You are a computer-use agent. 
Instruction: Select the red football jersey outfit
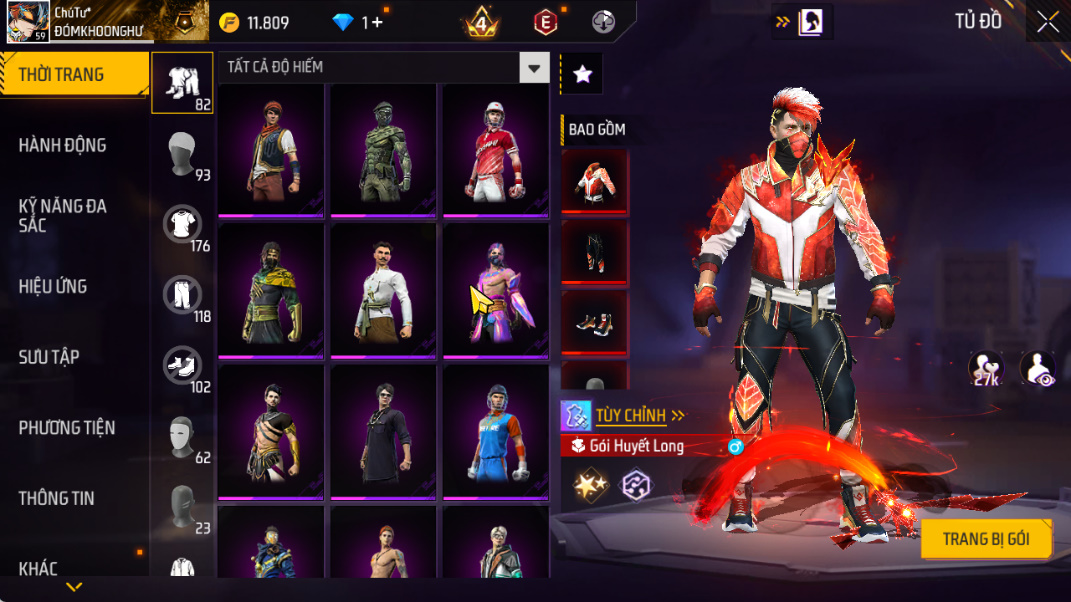pos(496,150)
